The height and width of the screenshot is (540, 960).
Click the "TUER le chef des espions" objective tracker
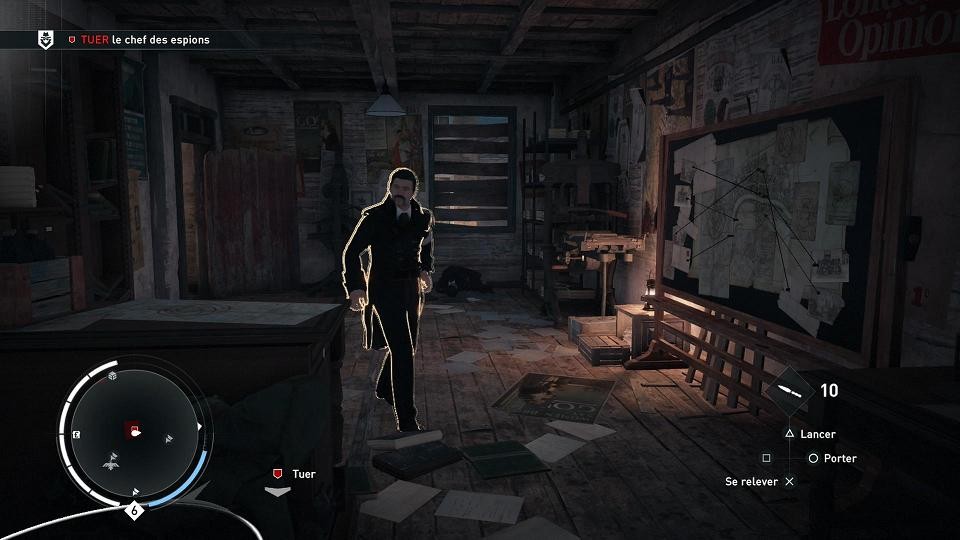click(139, 40)
